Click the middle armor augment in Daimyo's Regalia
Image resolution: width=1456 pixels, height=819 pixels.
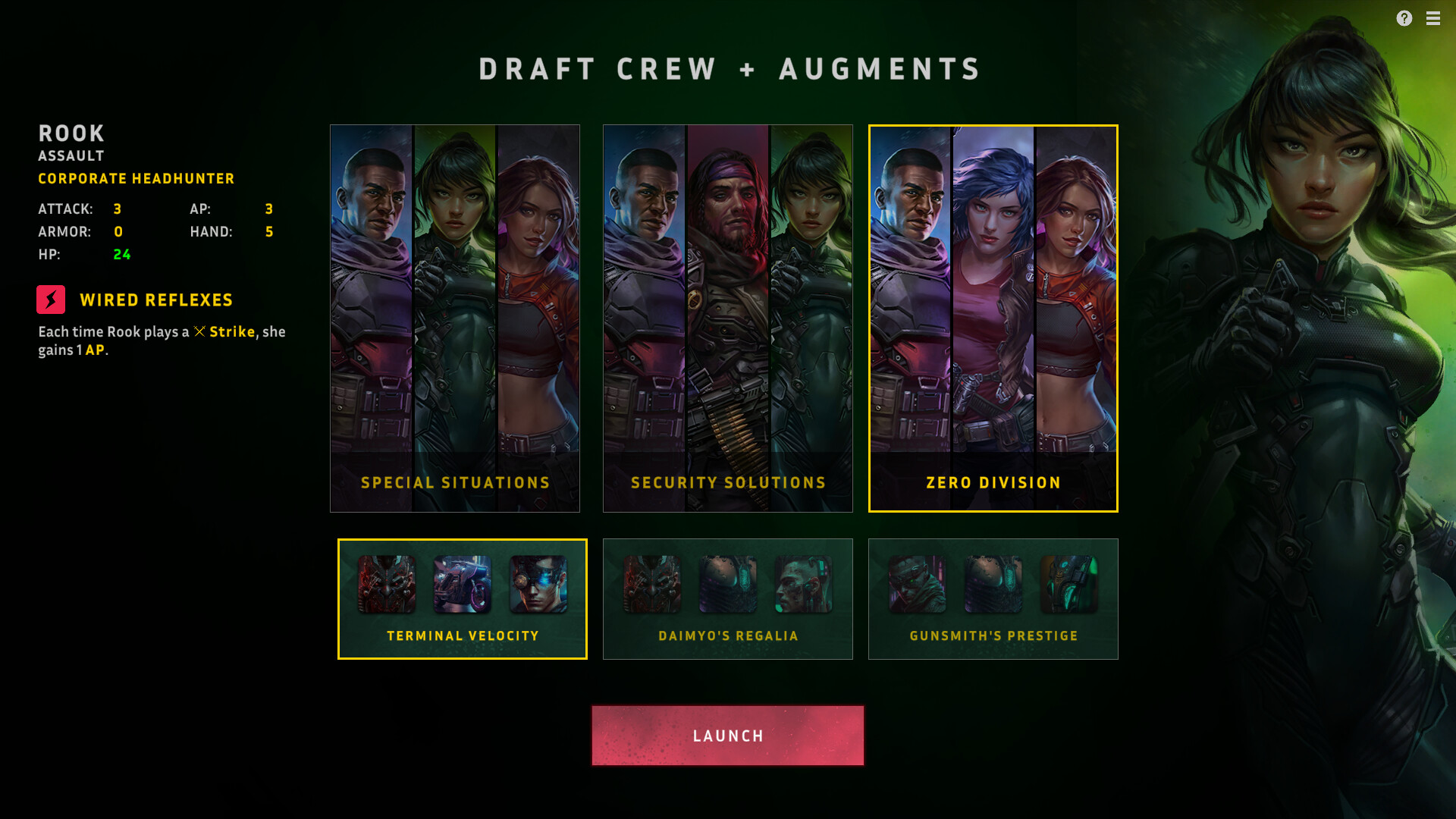click(728, 584)
